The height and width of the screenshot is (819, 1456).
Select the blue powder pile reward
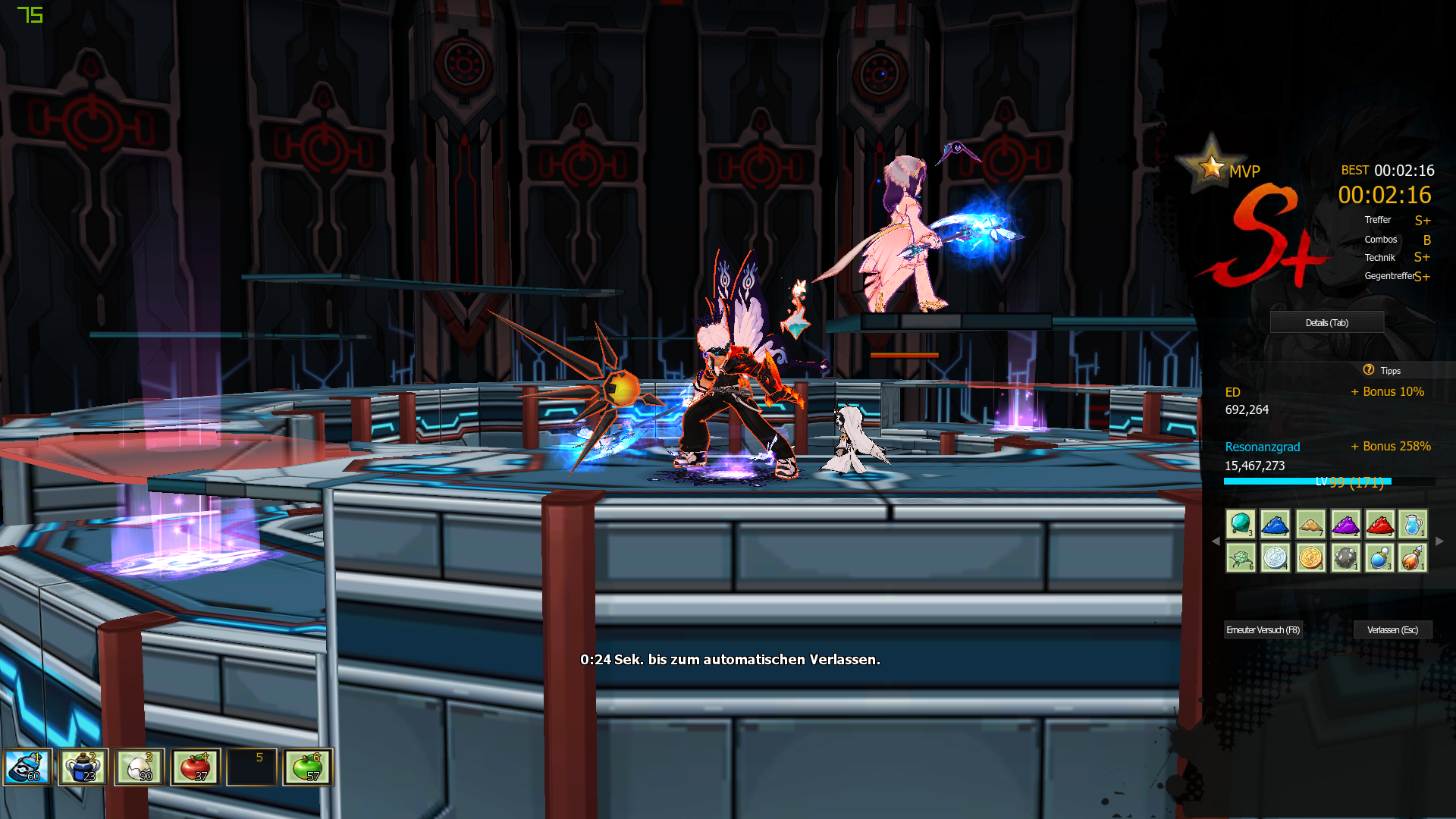(1276, 524)
